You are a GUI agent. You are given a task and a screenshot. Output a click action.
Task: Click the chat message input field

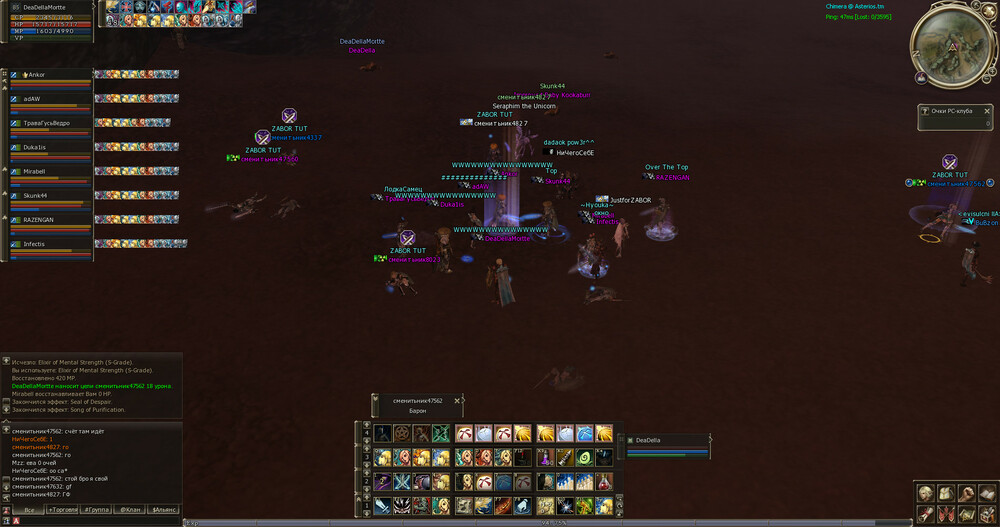(x=100, y=521)
